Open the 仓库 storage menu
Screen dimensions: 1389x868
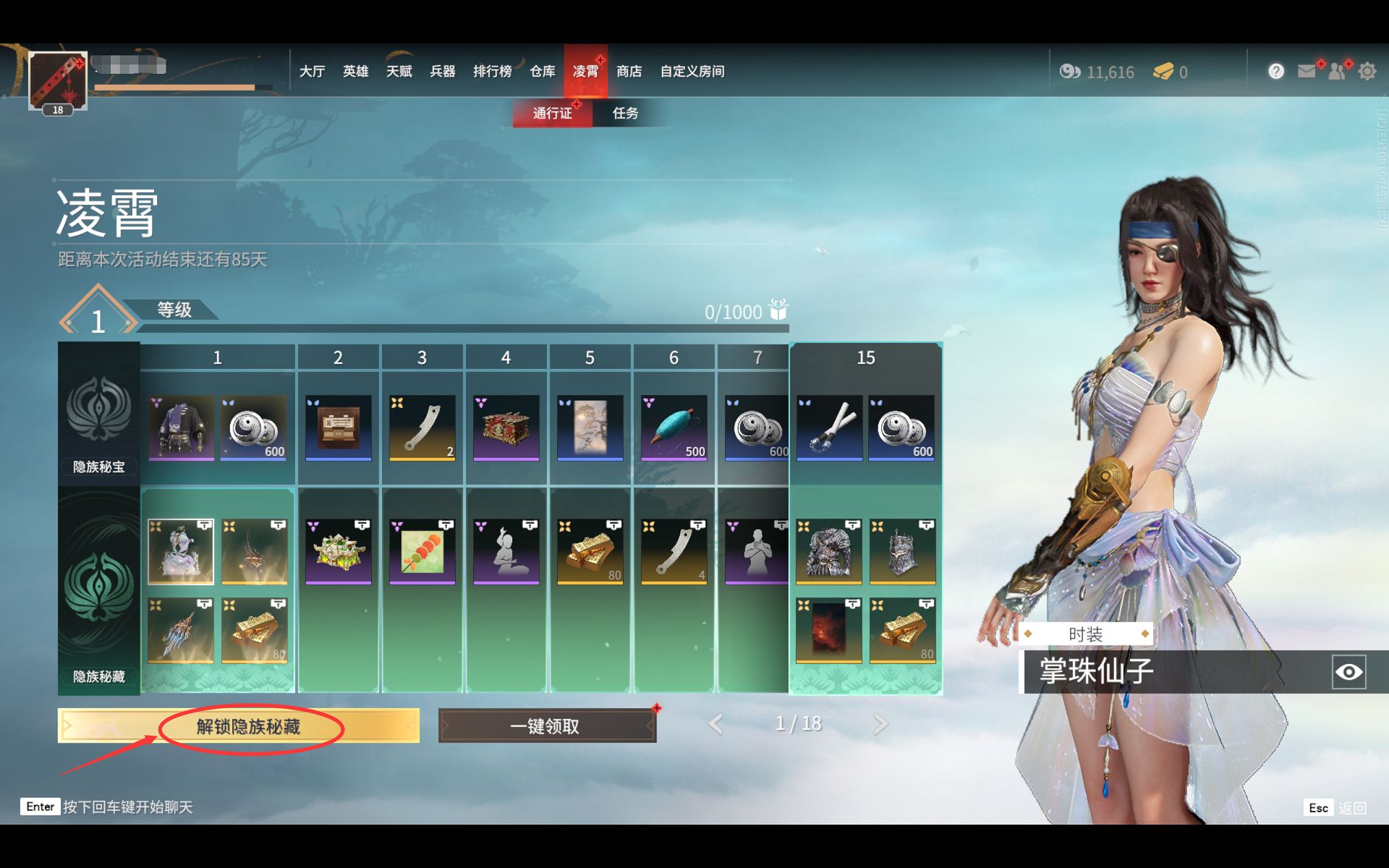tap(542, 71)
